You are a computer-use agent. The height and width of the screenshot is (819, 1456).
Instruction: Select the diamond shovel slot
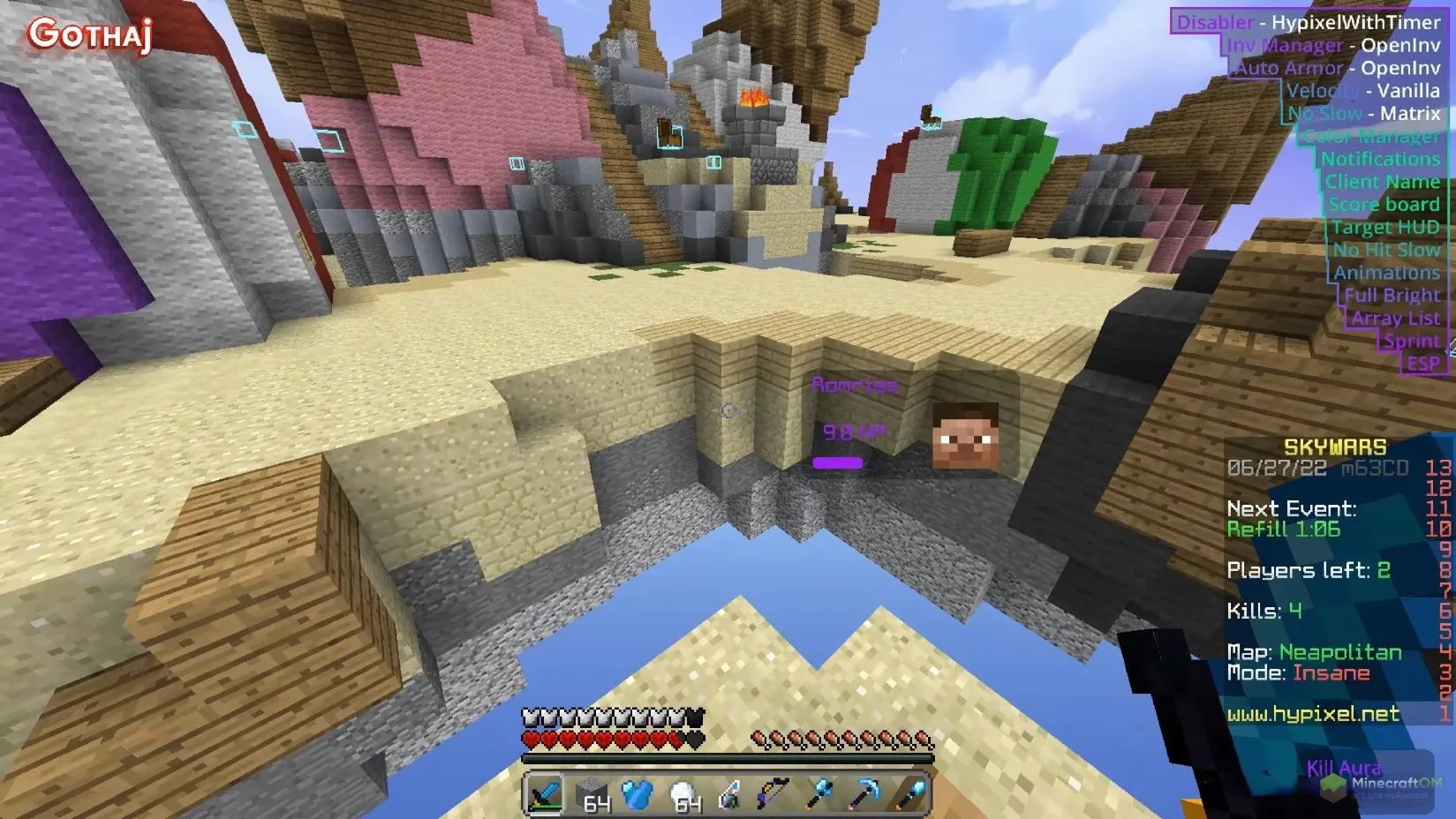point(910,794)
